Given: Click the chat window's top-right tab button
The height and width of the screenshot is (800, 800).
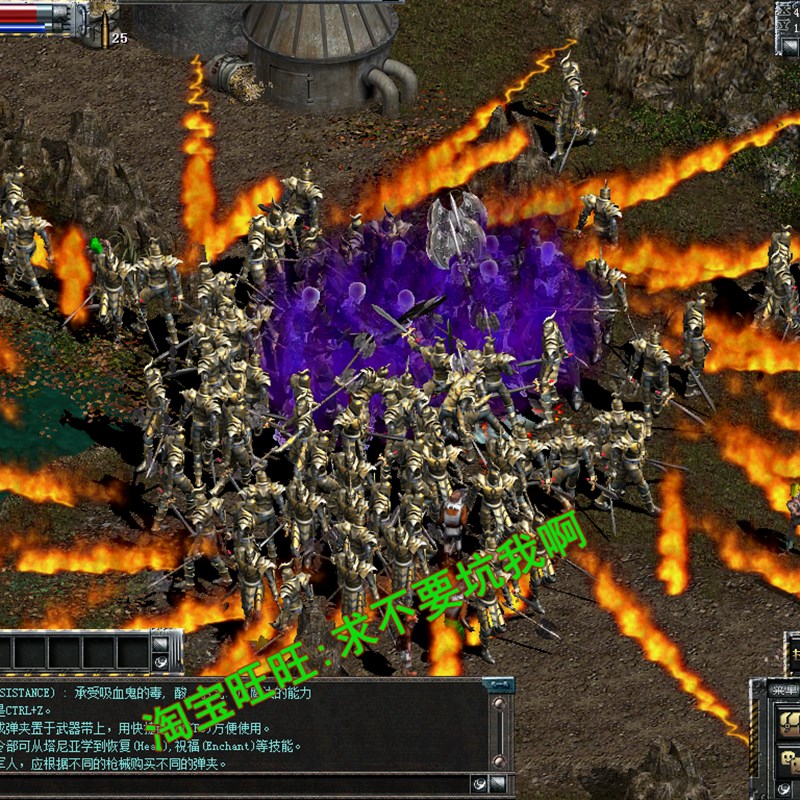Looking at the screenshot, I should coord(498,685).
